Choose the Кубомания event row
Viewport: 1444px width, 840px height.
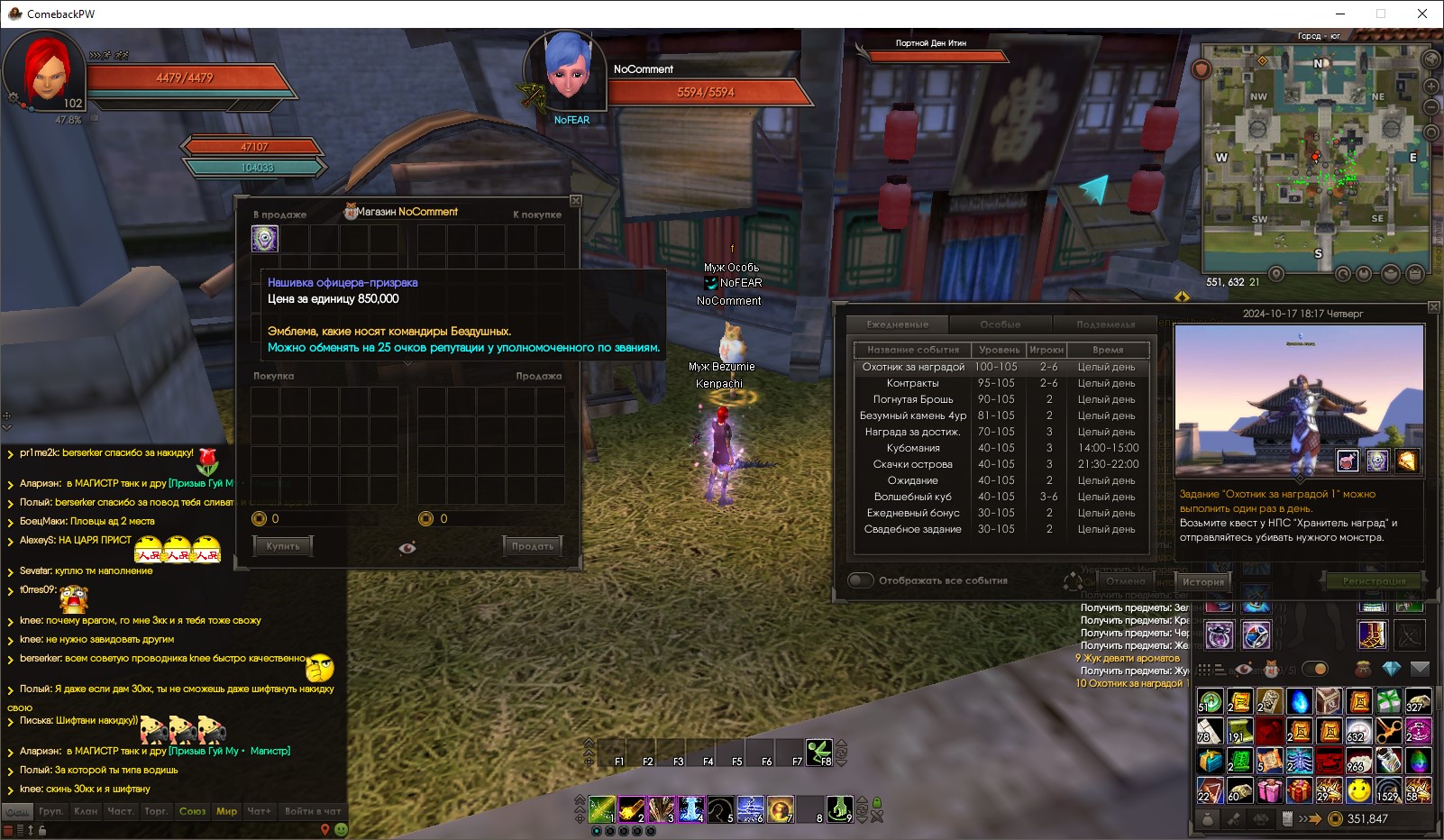[x=912, y=448]
